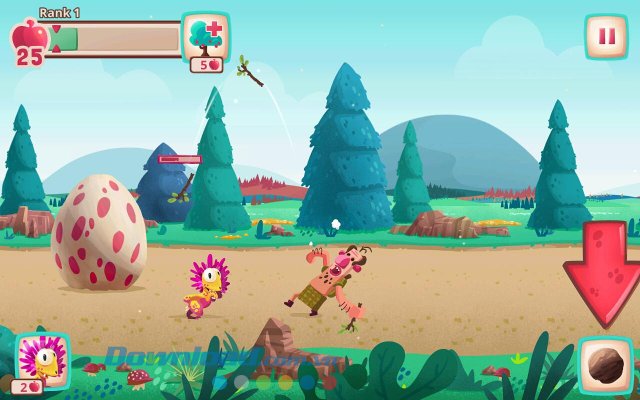Tap the tree upgrade button costing 5 apples
The height and width of the screenshot is (400, 640).
(206, 40)
